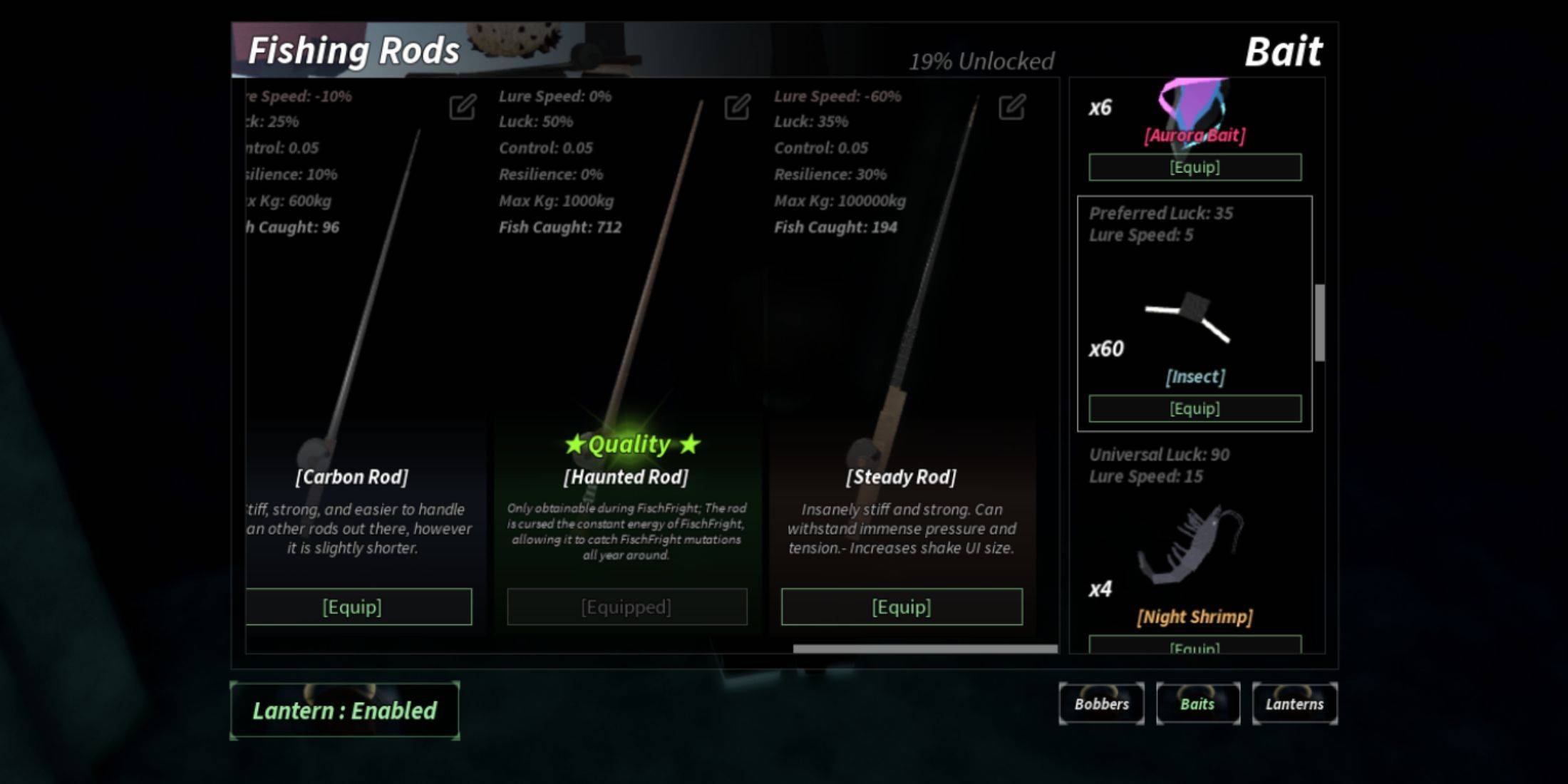The height and width of the screenshot is (784, 1568).
Task: Open the Steady Rod edit icon
Action: [x=1011, y=108]
